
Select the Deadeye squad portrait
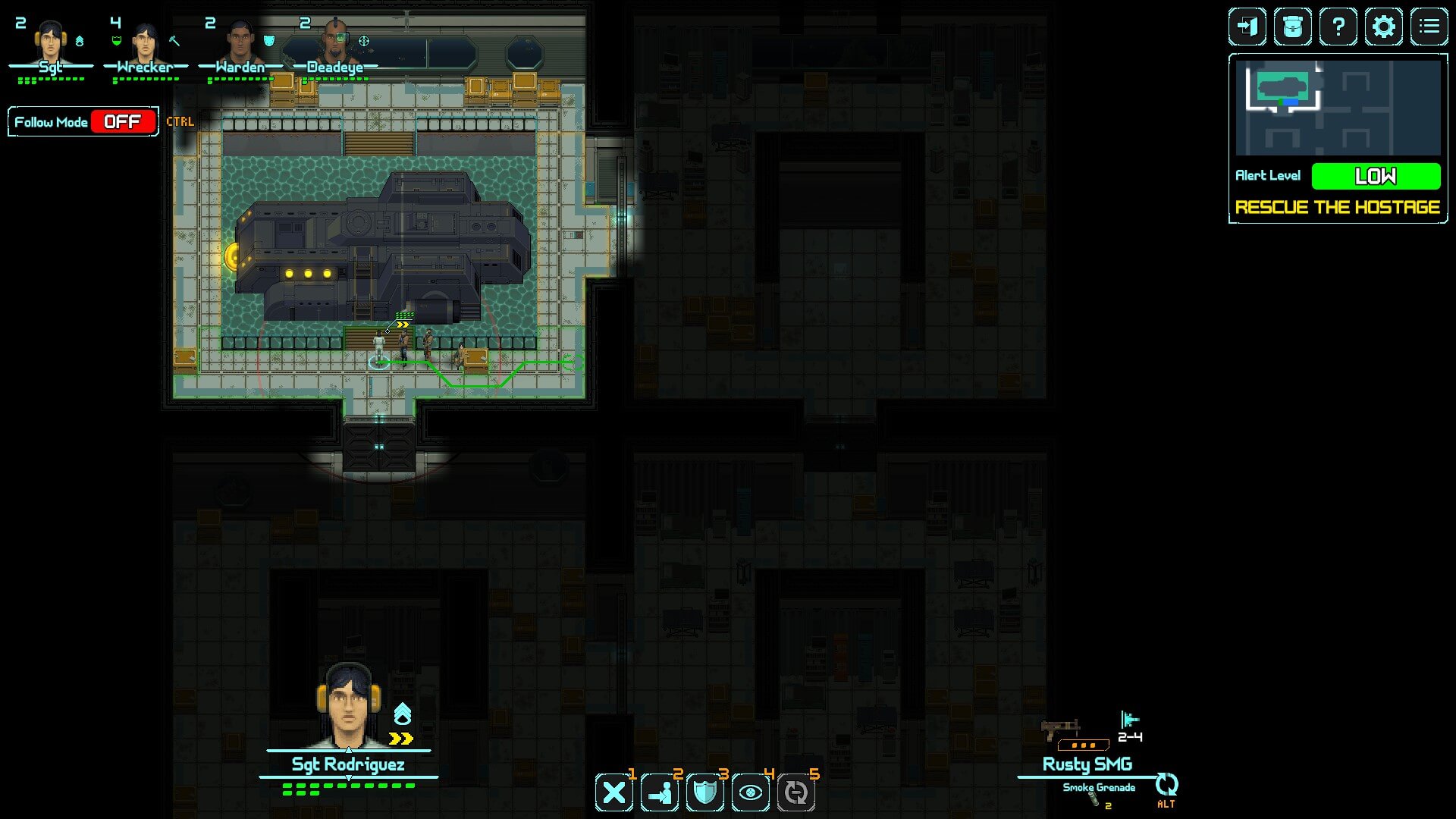pyautogui.click(x=335, y=44)
